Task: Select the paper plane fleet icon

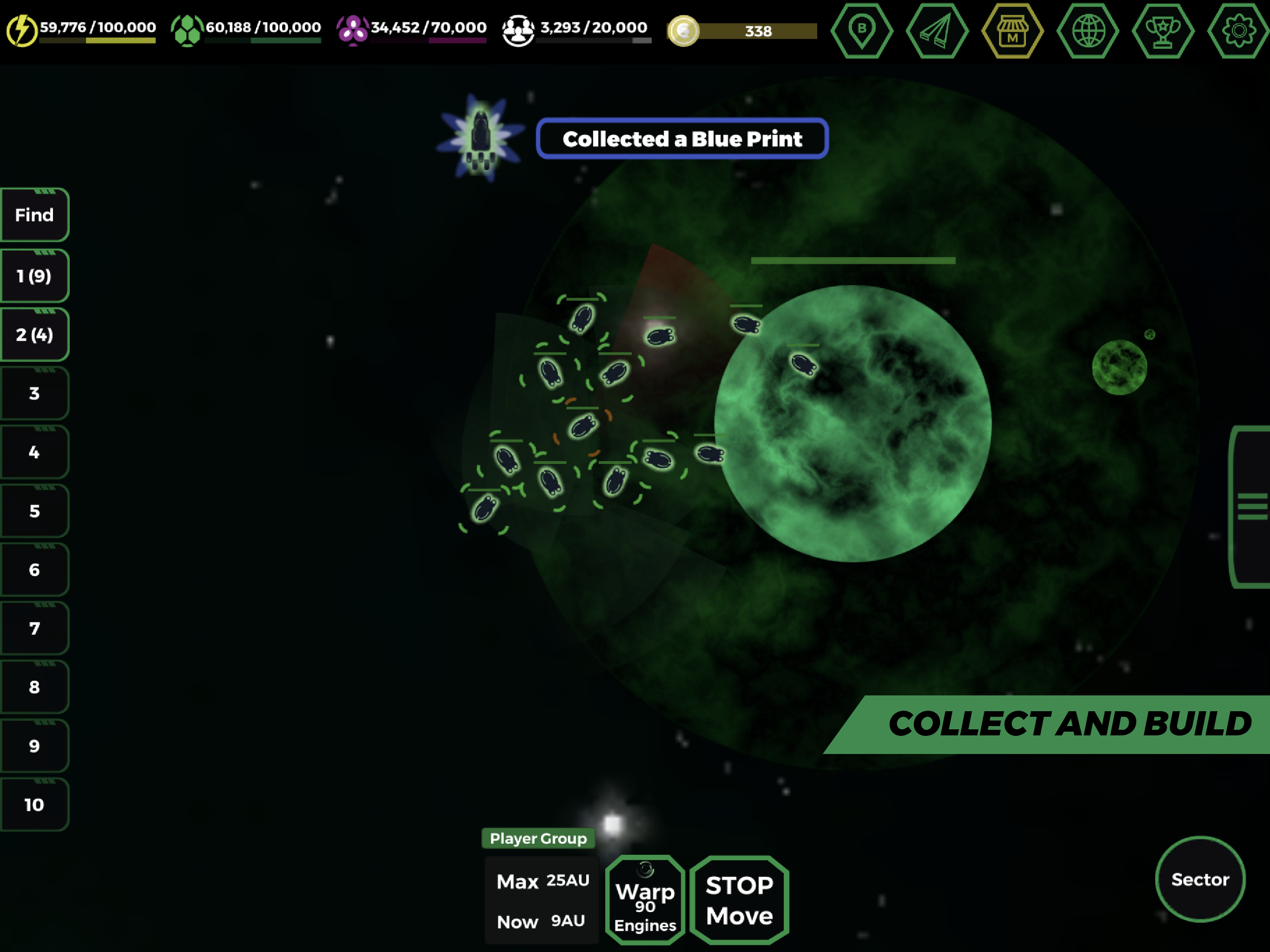Action: [x=938, y=32]
